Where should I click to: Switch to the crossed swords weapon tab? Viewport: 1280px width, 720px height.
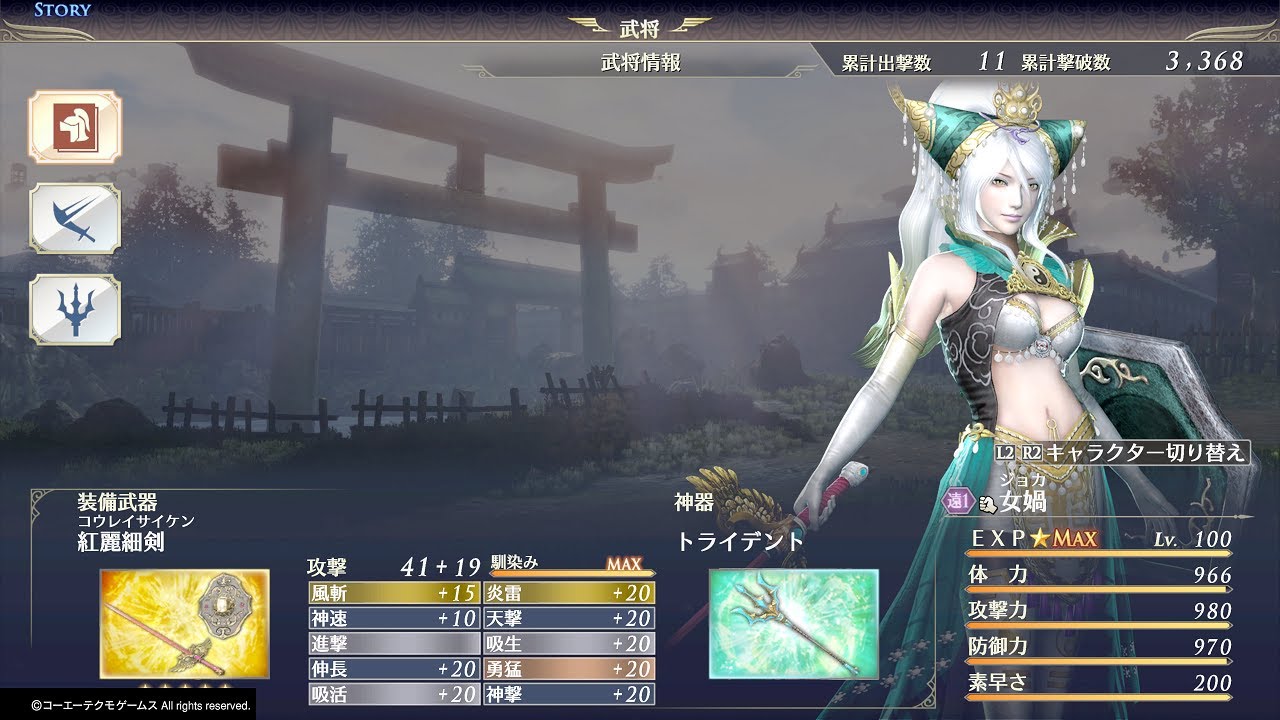pyautogui.click(x=75, y=218)
